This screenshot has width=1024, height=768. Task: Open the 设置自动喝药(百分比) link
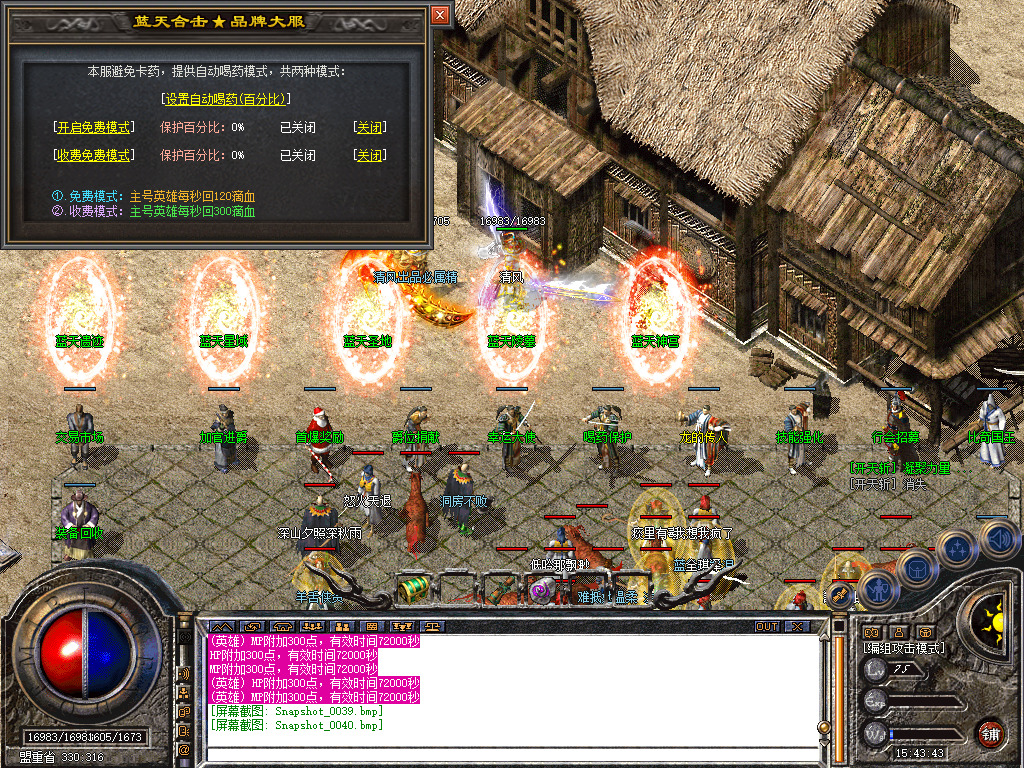pyautogui.click(x=225, y=99)
